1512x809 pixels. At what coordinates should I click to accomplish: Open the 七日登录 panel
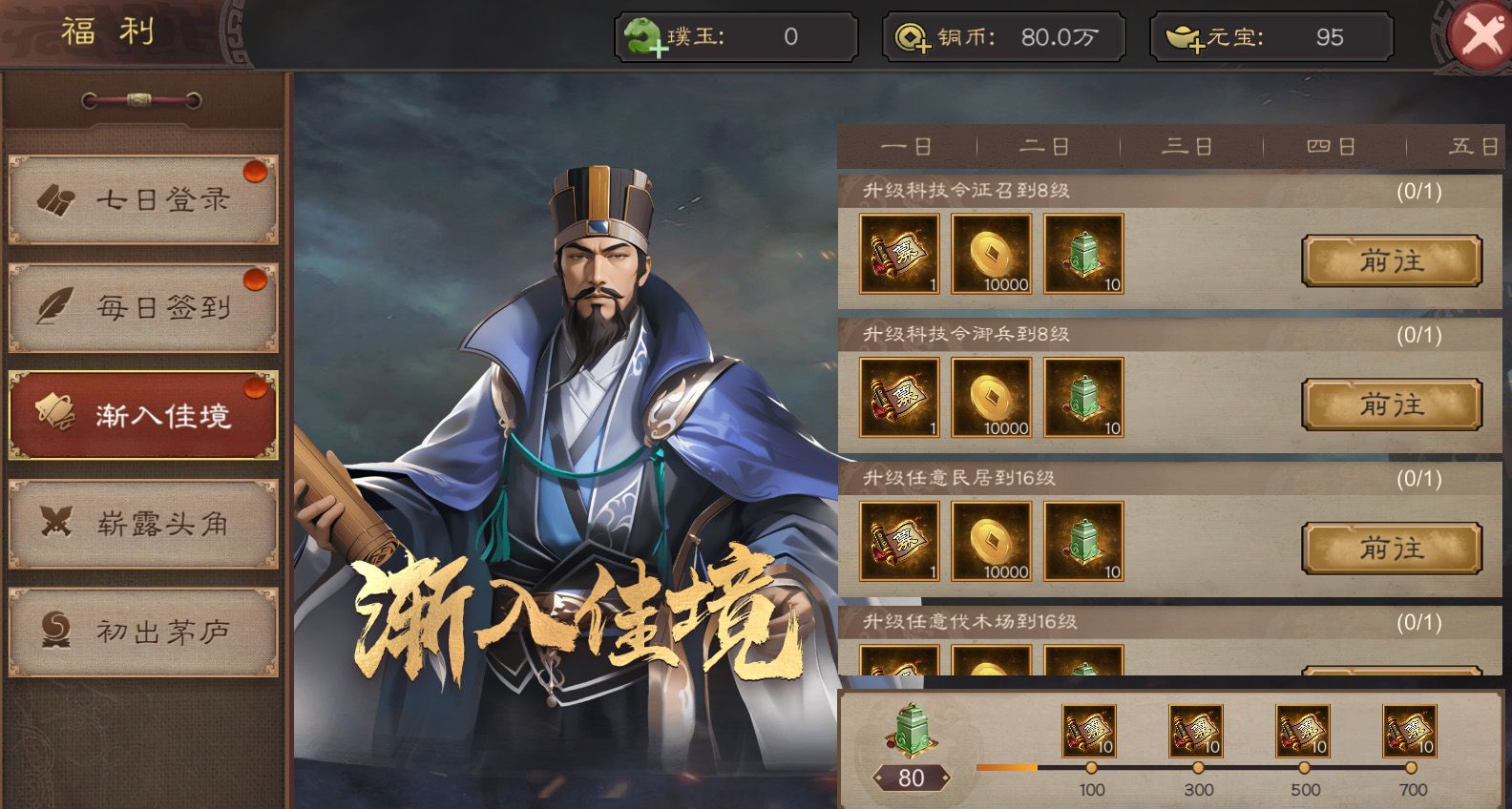143,198
